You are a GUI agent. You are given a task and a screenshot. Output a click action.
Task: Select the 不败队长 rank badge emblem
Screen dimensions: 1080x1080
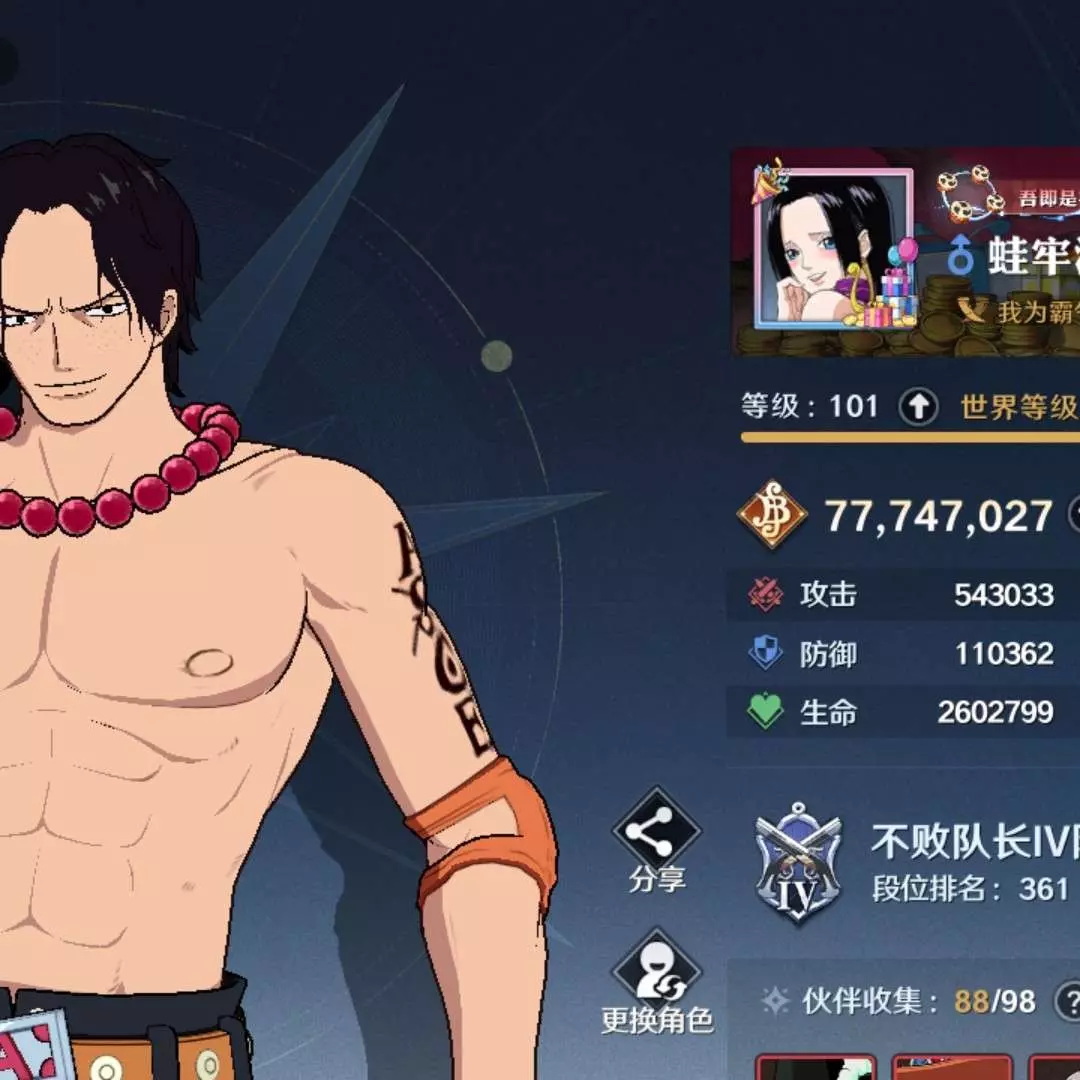(x=796, y=864)
